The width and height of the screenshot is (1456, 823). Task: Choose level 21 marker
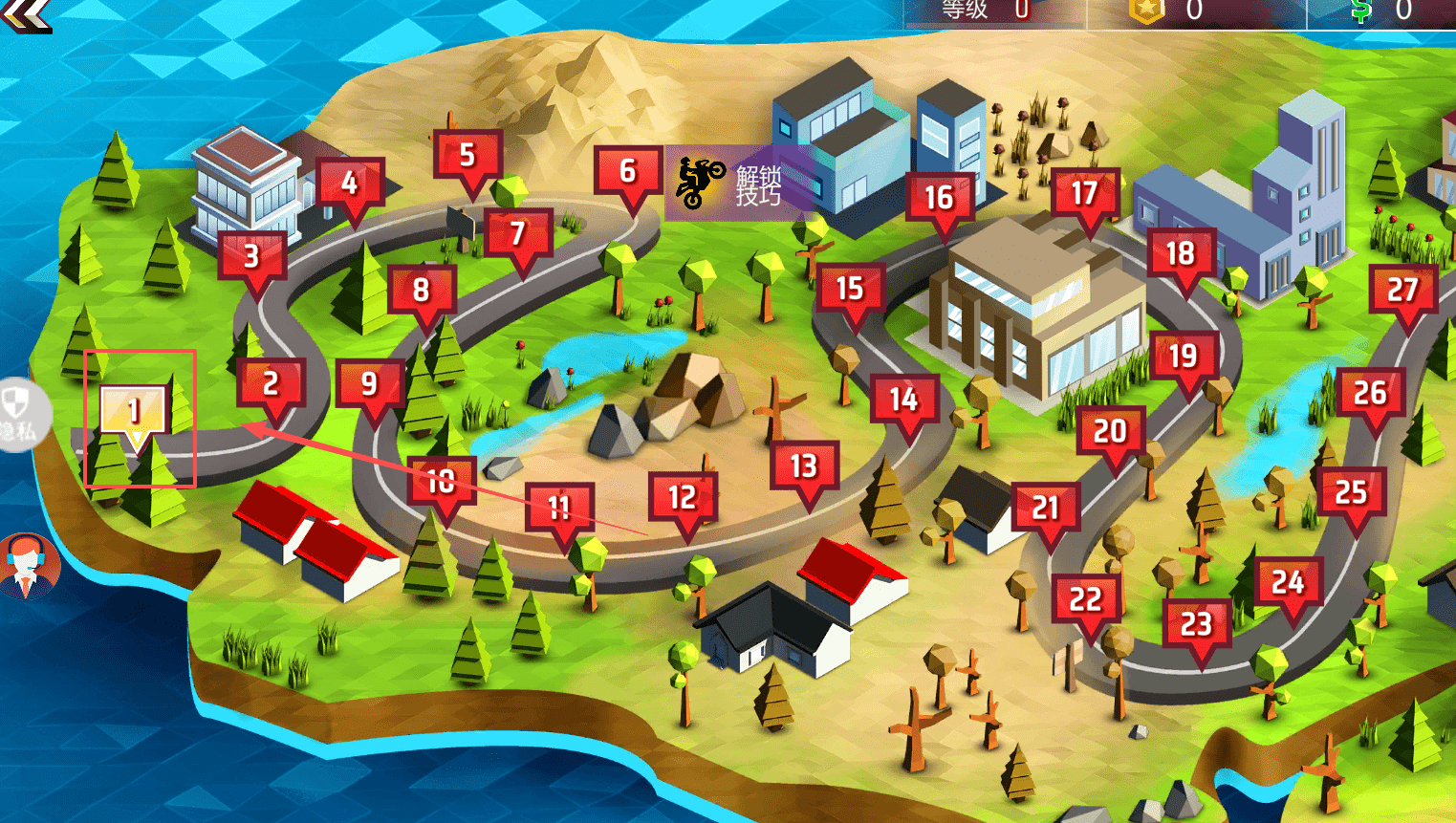(x=1045, y=508)
